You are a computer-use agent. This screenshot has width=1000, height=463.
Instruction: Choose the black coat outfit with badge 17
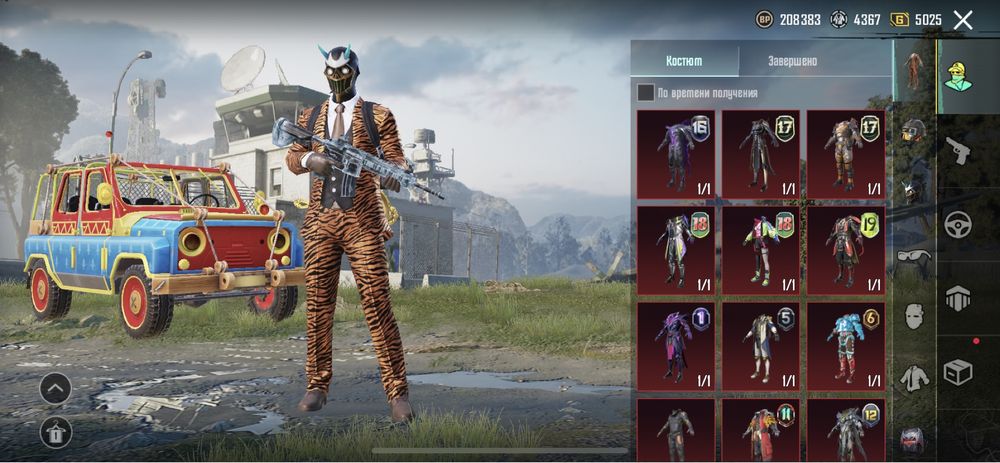pyautogui.click(x=760, y=154)
